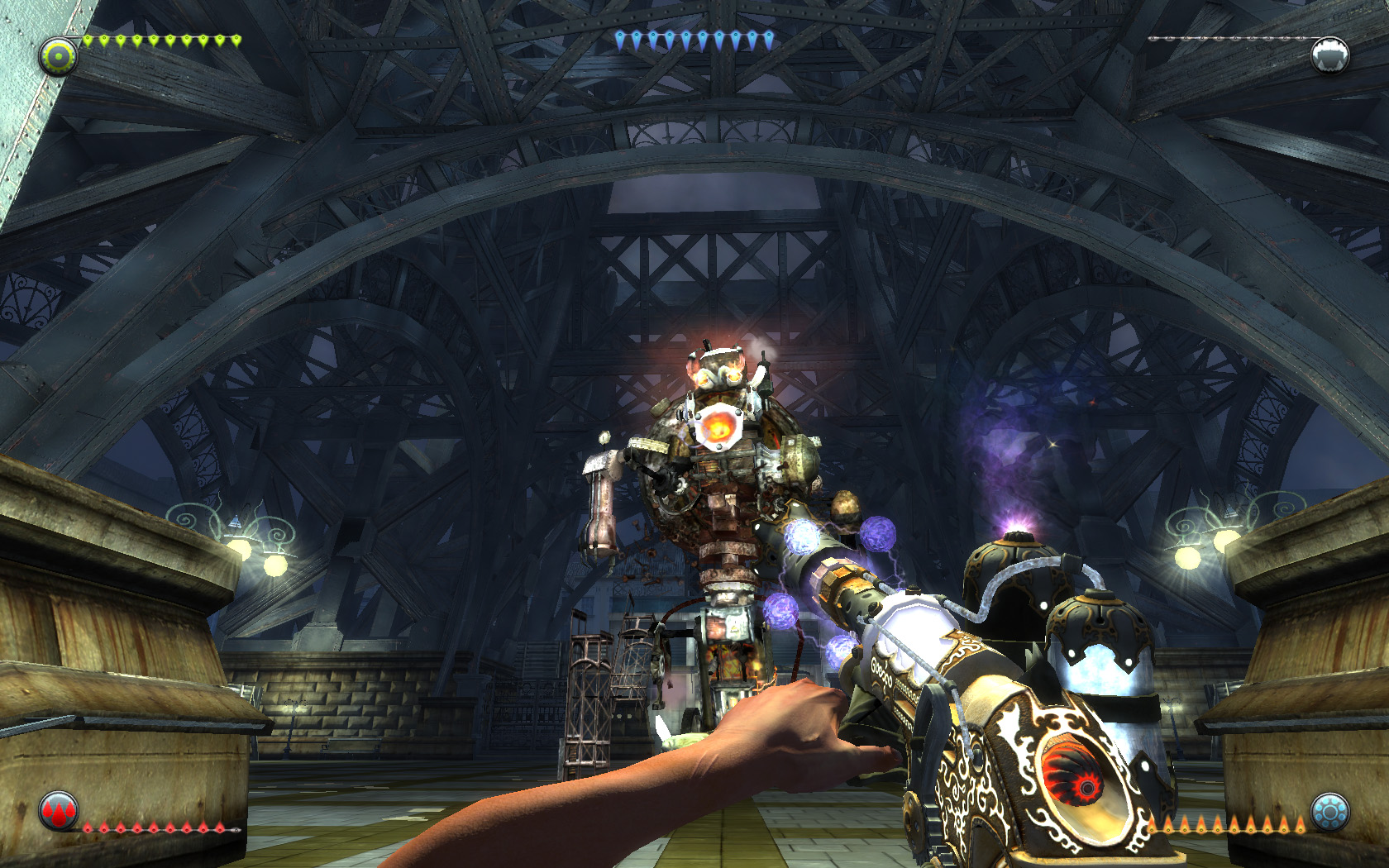Click the red blood-drops emblem icon
The width and height of the screenshot is (1389, 868).
tap(59, 811)
